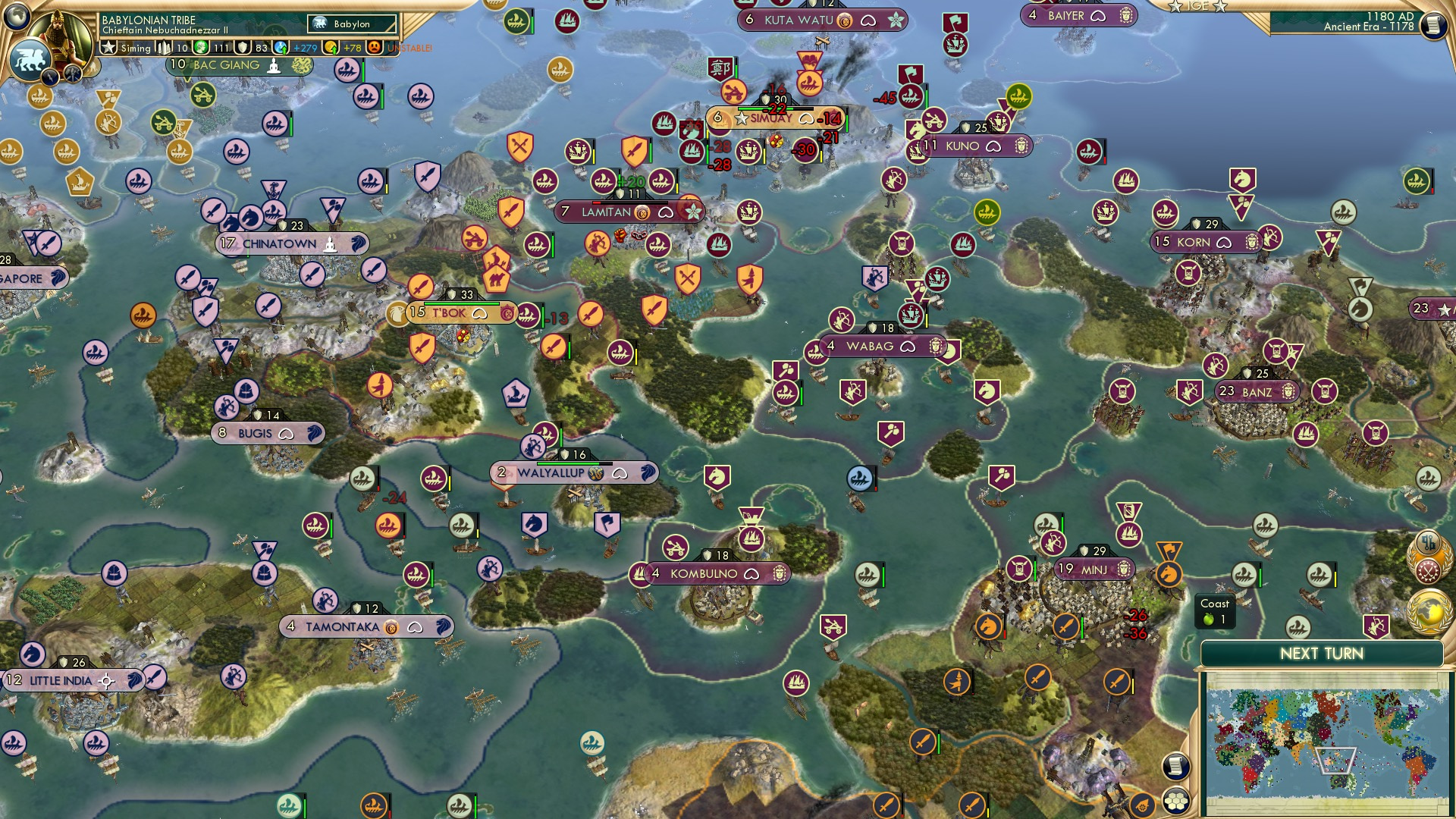Image resolution: width=1456 pixels, height=819 pixels.
Task: Toggle the small globe view icon in the corner
Action: click(16, 17)
